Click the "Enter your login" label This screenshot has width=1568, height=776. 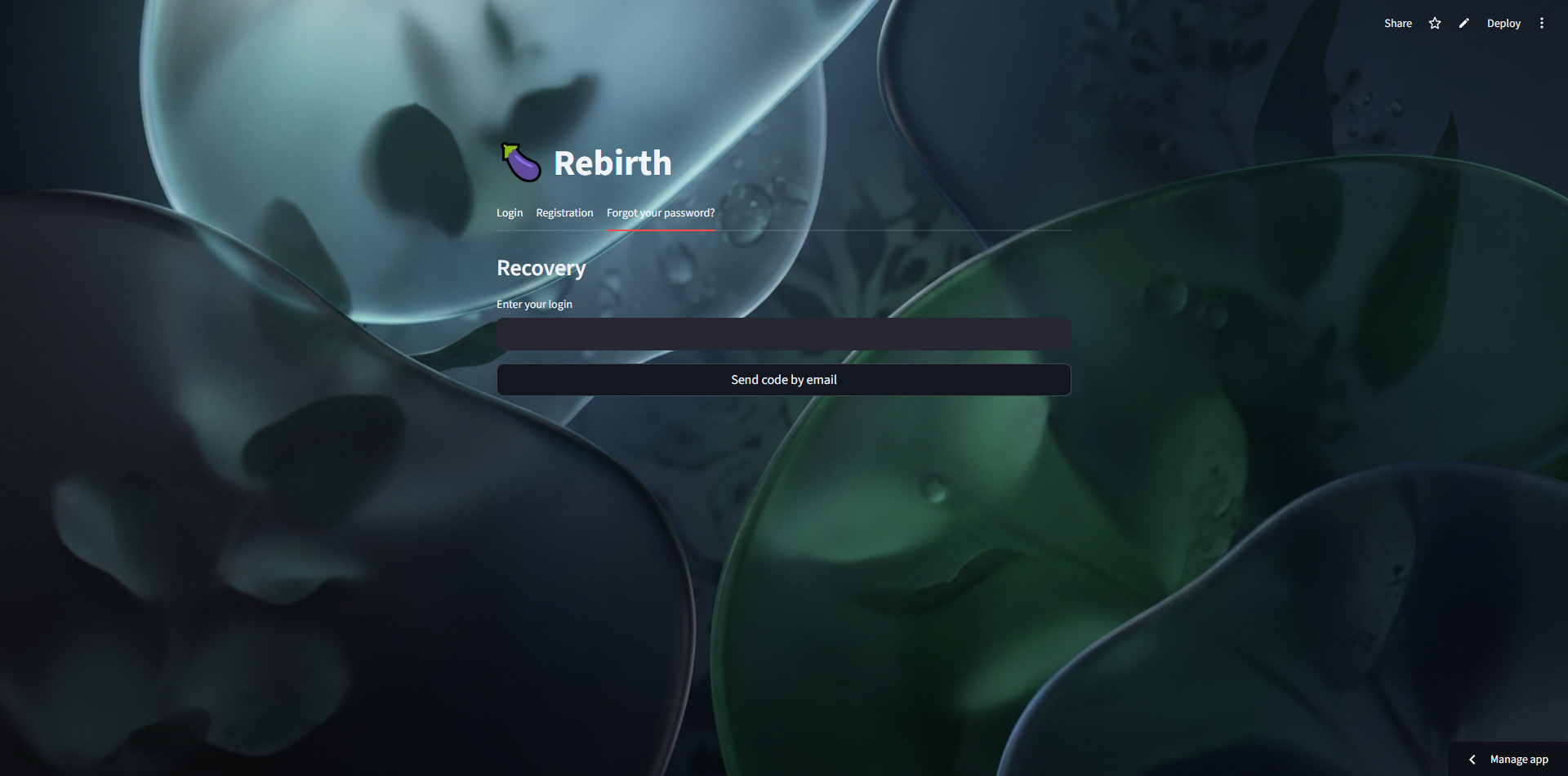[x=534, y=304]
